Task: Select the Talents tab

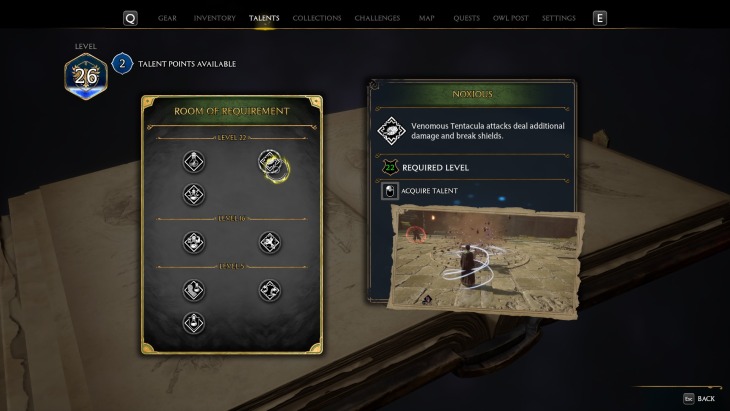Action: 264,18
